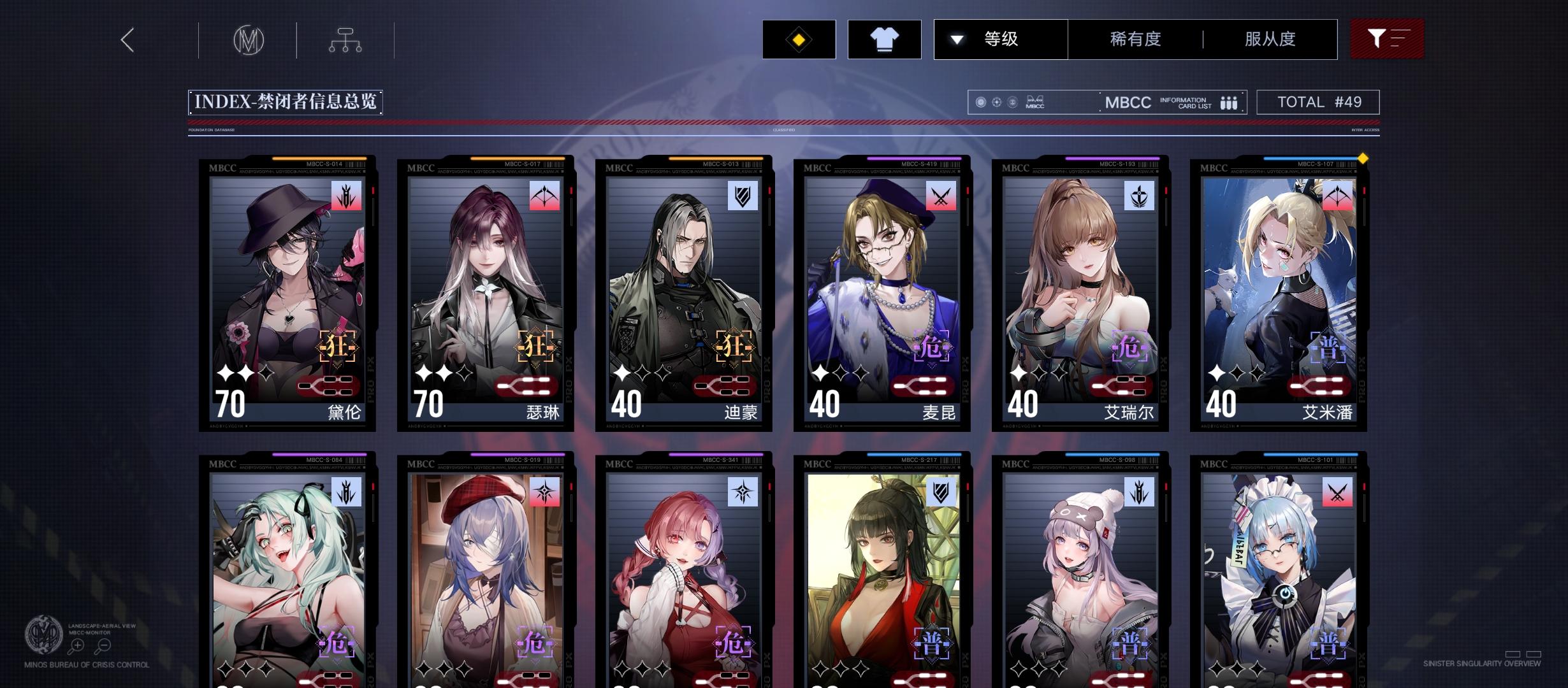Switch to the 稀有度 sort tab

(1134, 39)
